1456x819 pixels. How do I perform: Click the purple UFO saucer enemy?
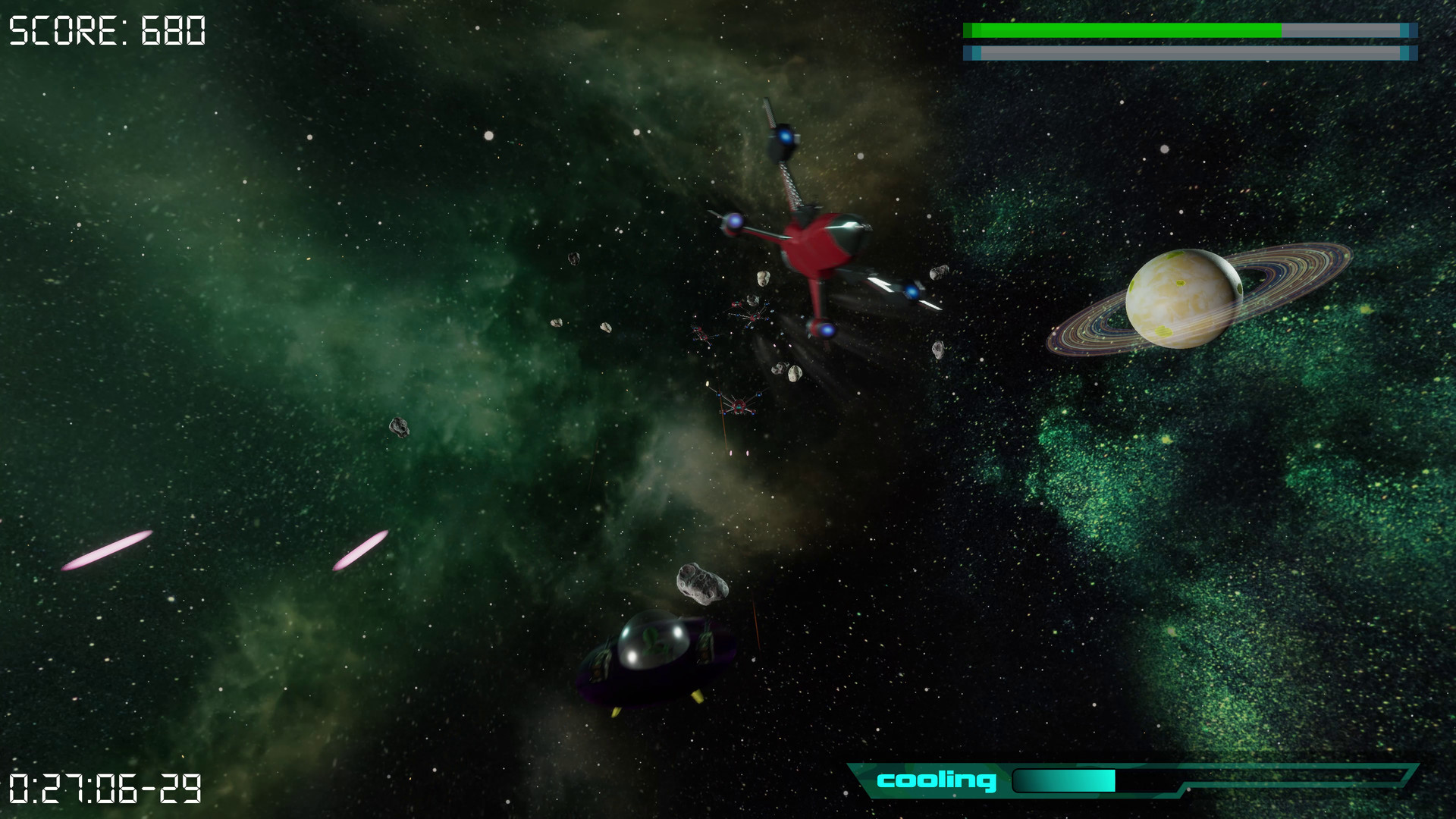[652, 660]
